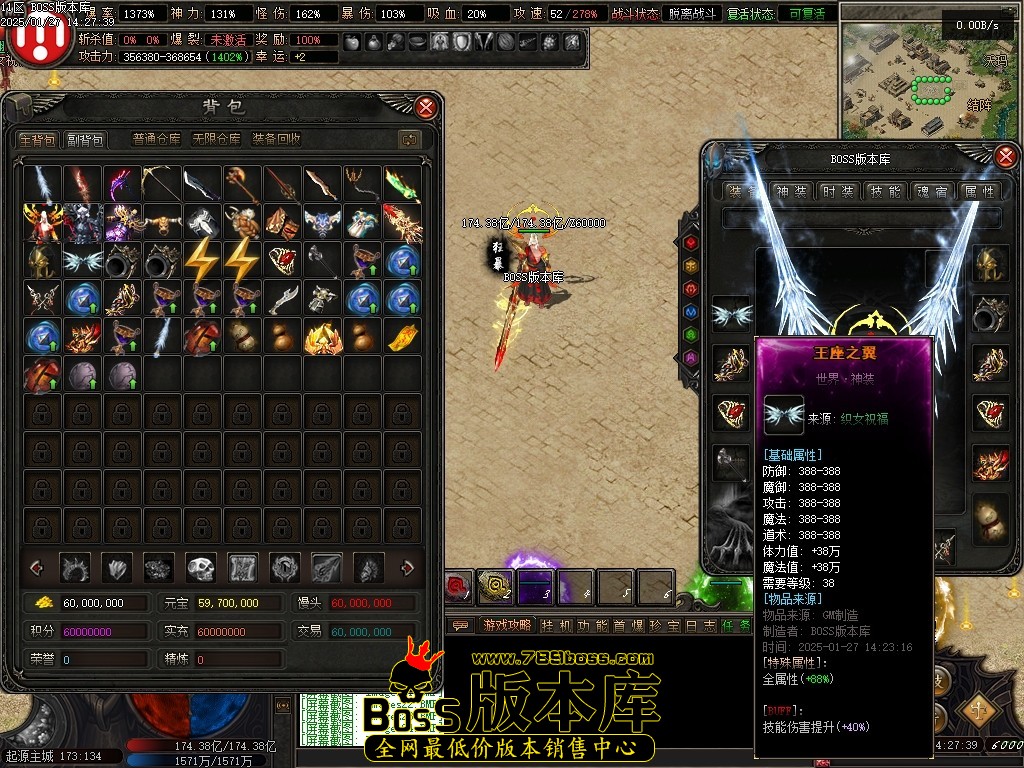Open the 无限仓库 unlimited warehouse
The image size is (1024, 768).
tap(217, 140)
